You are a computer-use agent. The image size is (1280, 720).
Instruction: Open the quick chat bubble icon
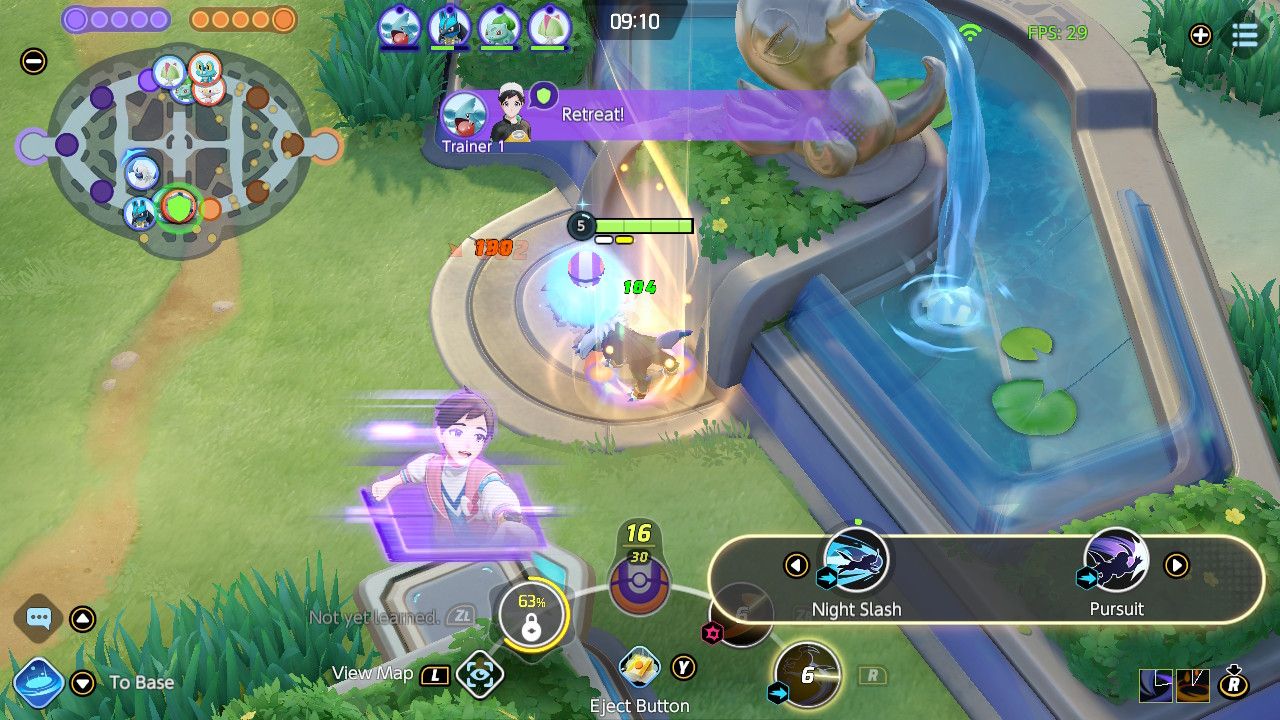(36, 618)
